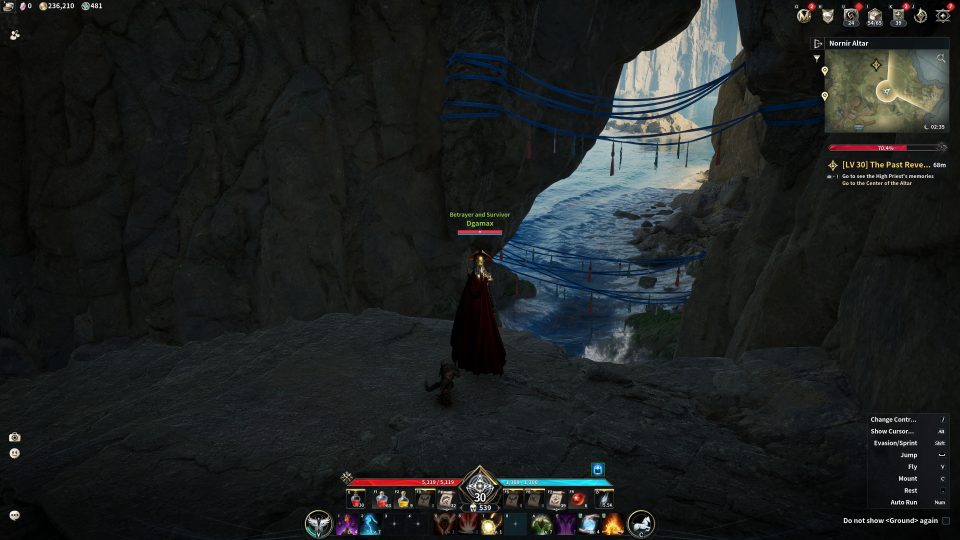Open the camera screenshot icon

pyautogui.click(x=15, y=437)
